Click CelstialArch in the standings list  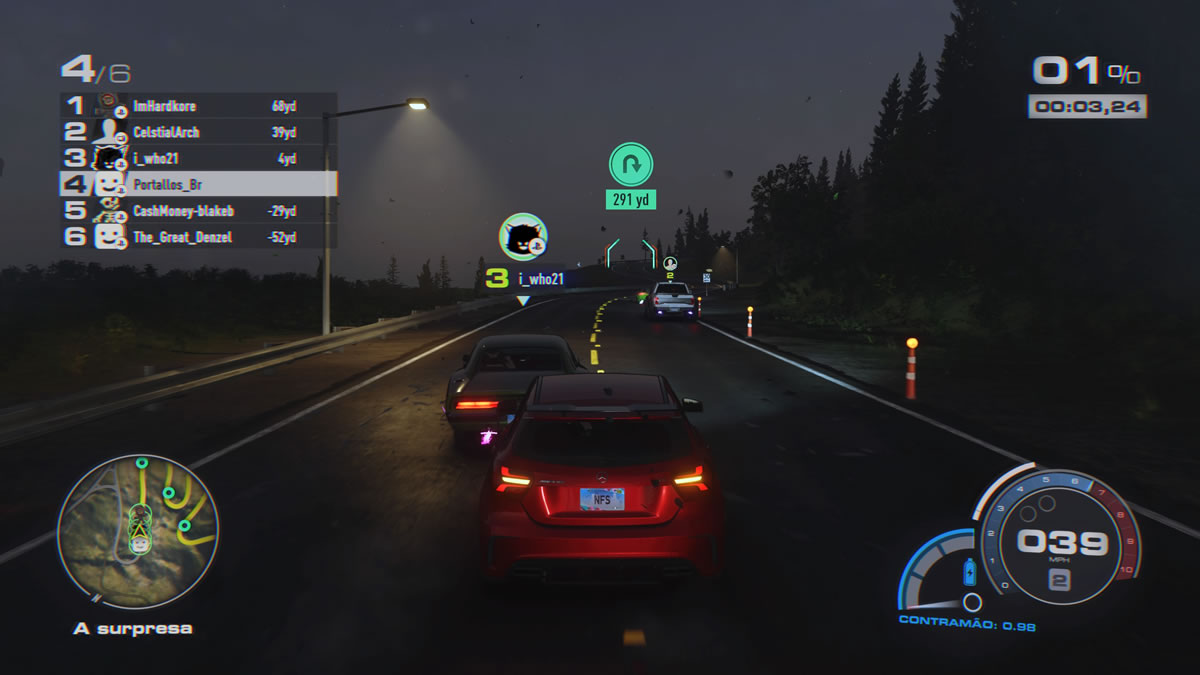200,132
